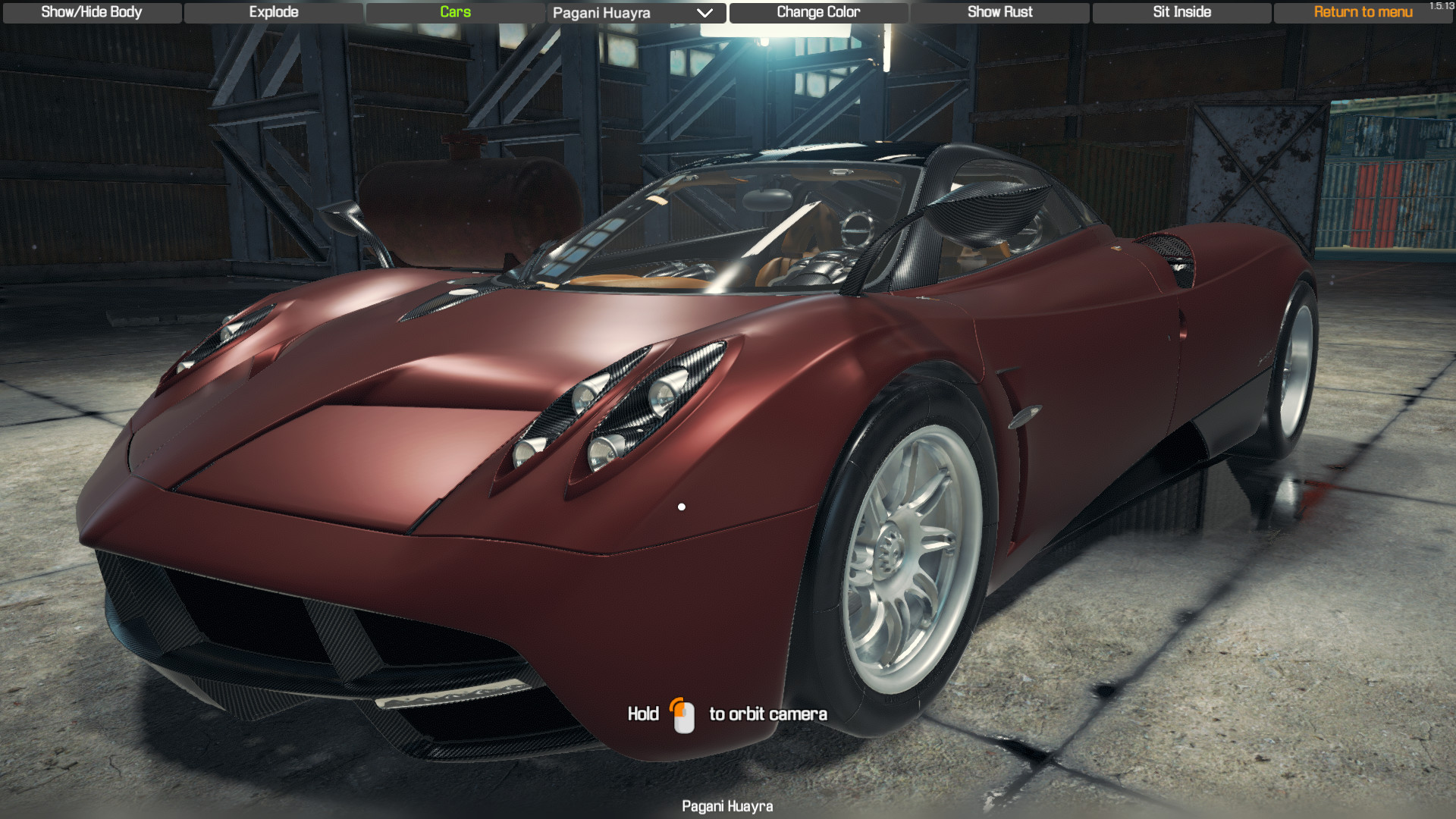Explode the car into its parts
Viewport: 1456px width, 819px height.
tap(273, 12)
